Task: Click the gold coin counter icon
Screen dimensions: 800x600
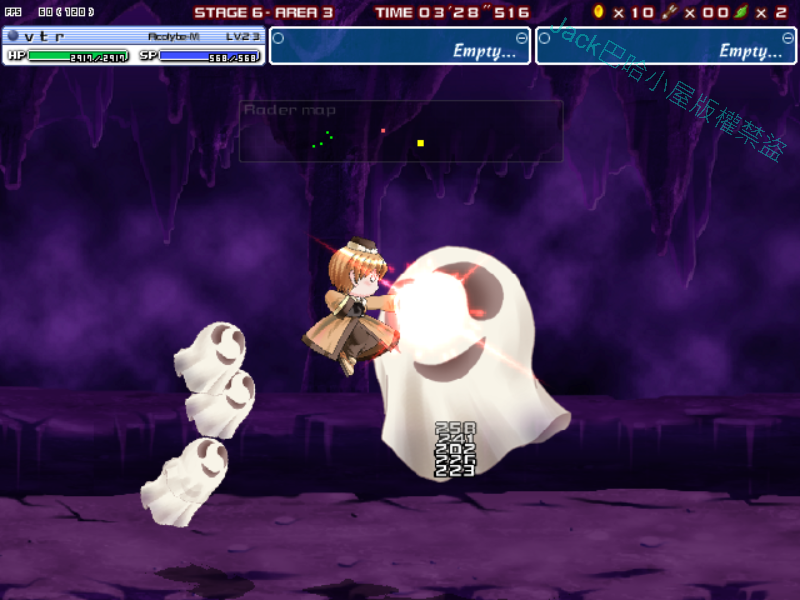Action: coord(599,12)
